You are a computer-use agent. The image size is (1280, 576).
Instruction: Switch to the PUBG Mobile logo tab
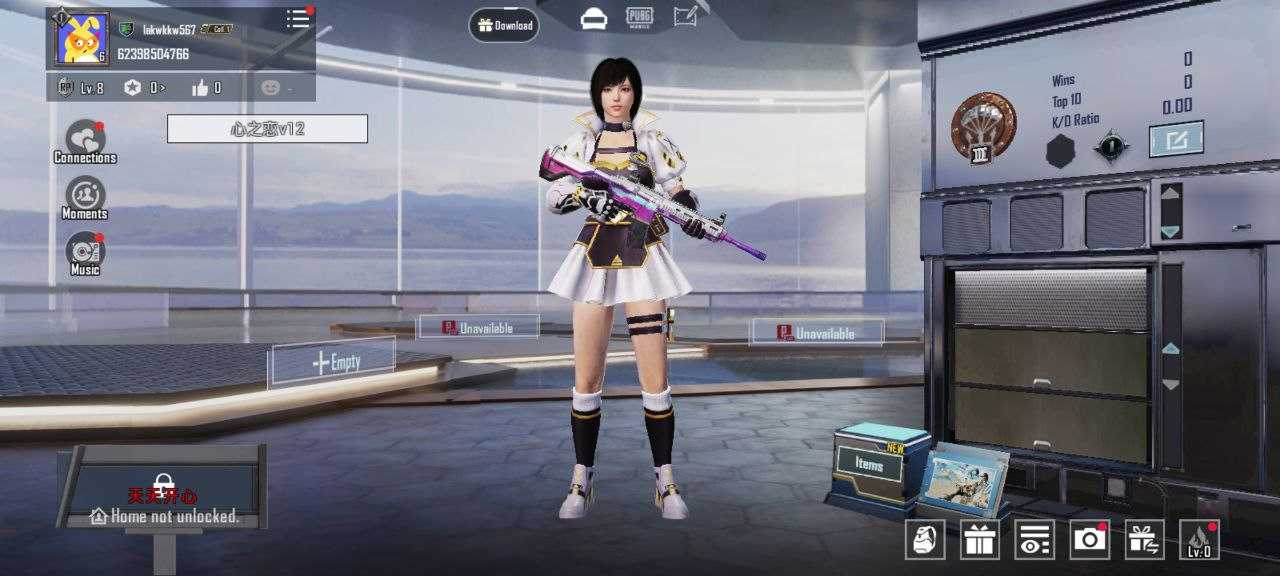point(640,17)
